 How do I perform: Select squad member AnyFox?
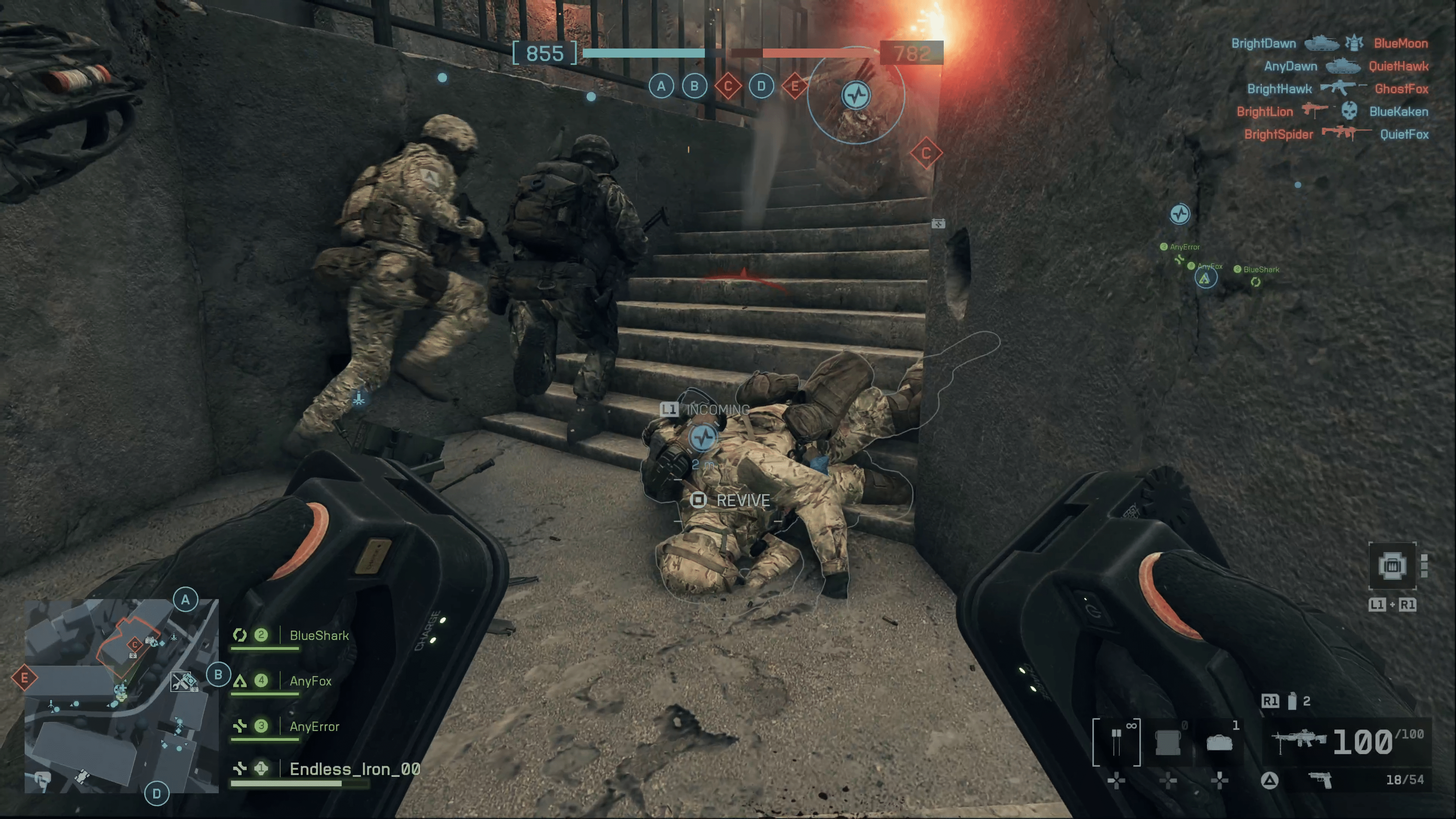click(310, 681)
